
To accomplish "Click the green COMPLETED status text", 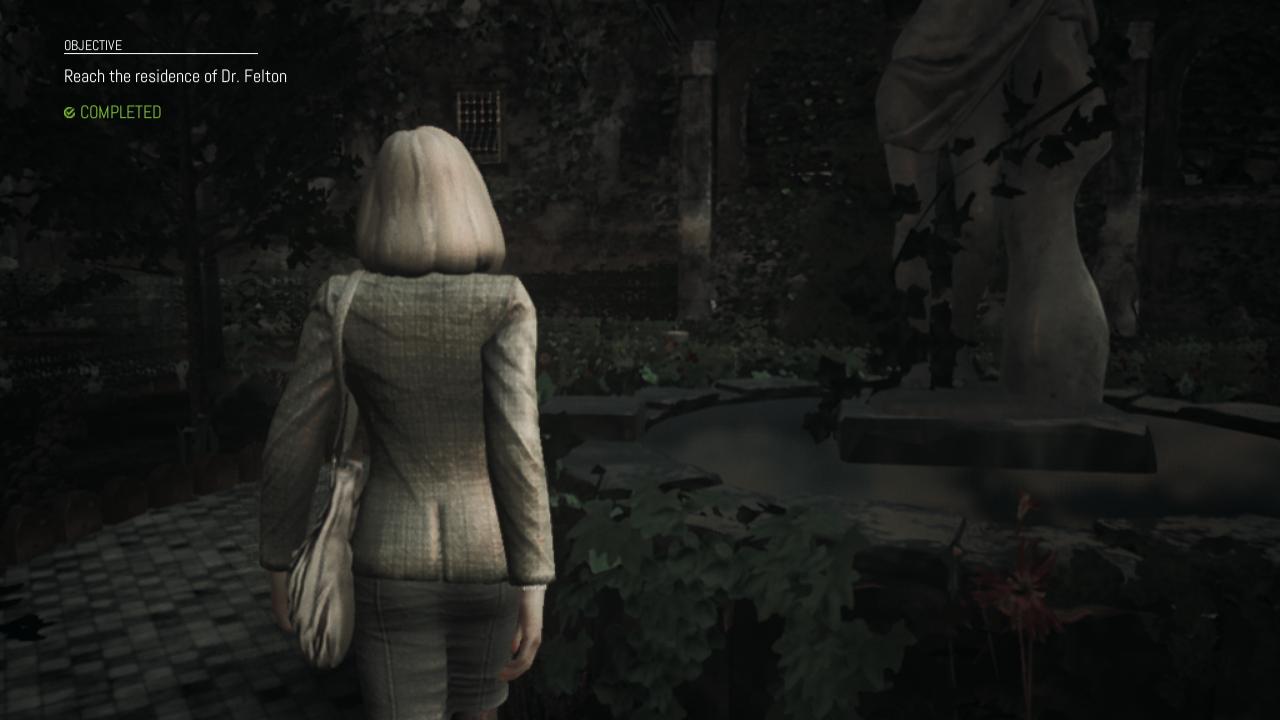I will [x=121, y=112].
